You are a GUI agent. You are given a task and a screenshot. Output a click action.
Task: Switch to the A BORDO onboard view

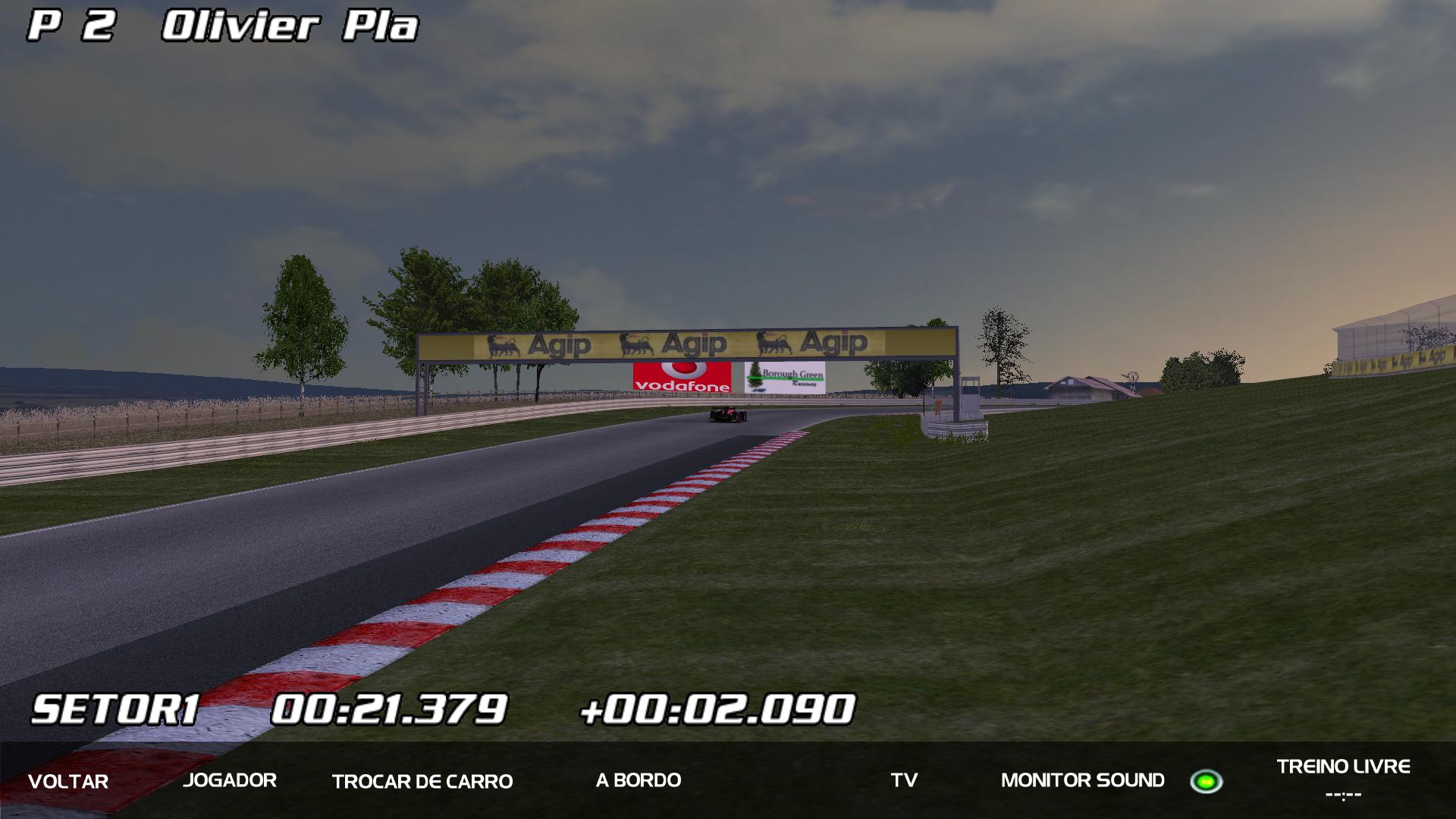tap(638, 780)
